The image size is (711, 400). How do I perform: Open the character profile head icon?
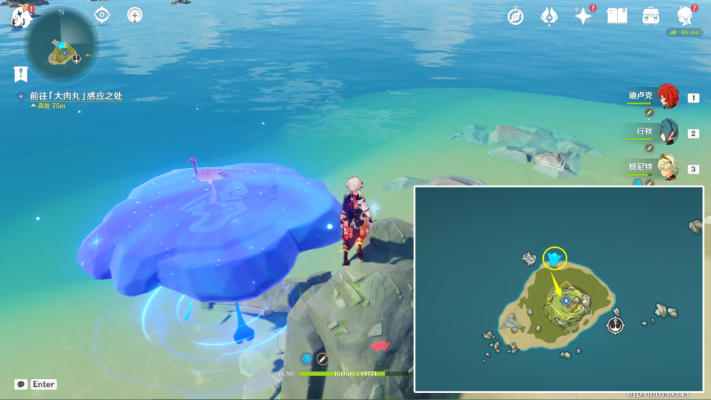point(685,16)
